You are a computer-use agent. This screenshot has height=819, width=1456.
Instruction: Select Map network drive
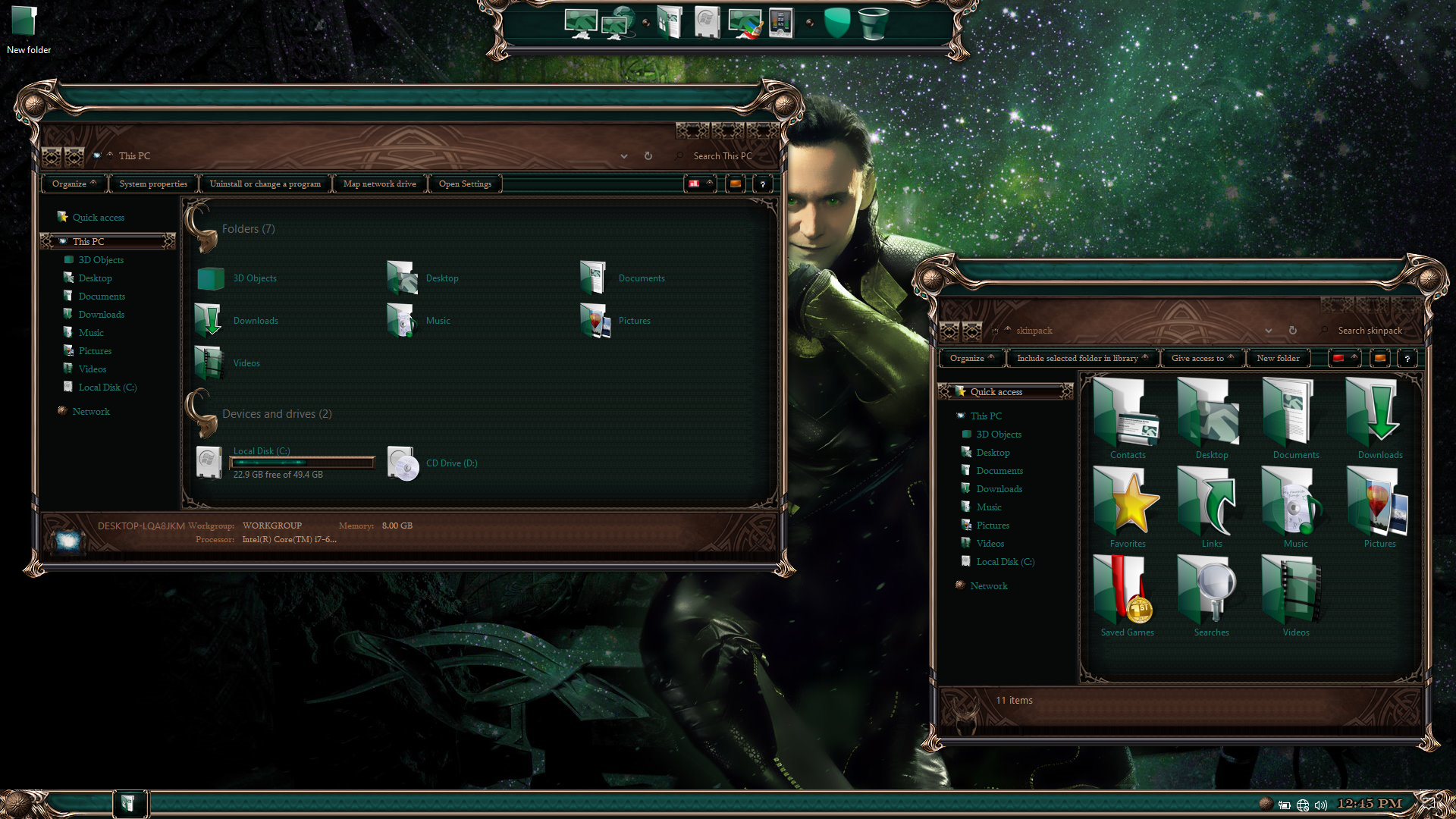pos(379,184)
